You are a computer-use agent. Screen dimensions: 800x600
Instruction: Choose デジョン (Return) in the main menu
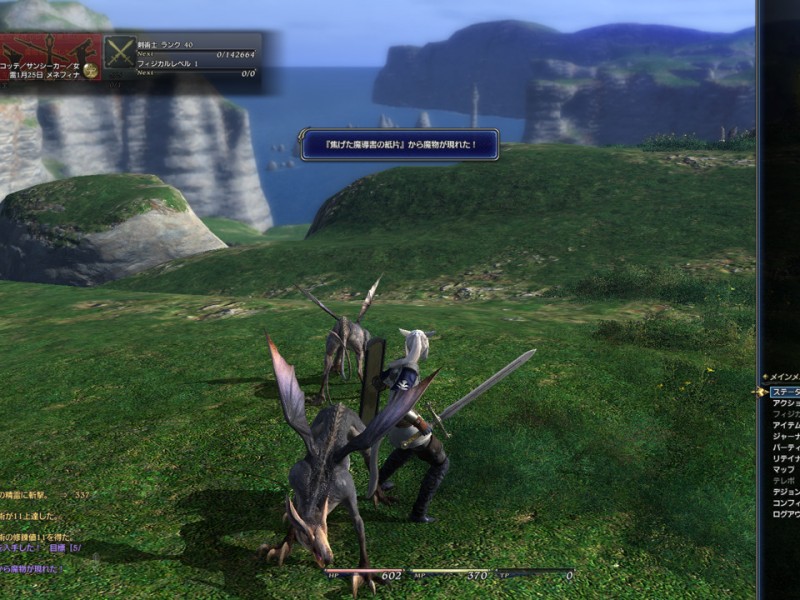click(785, 492)
